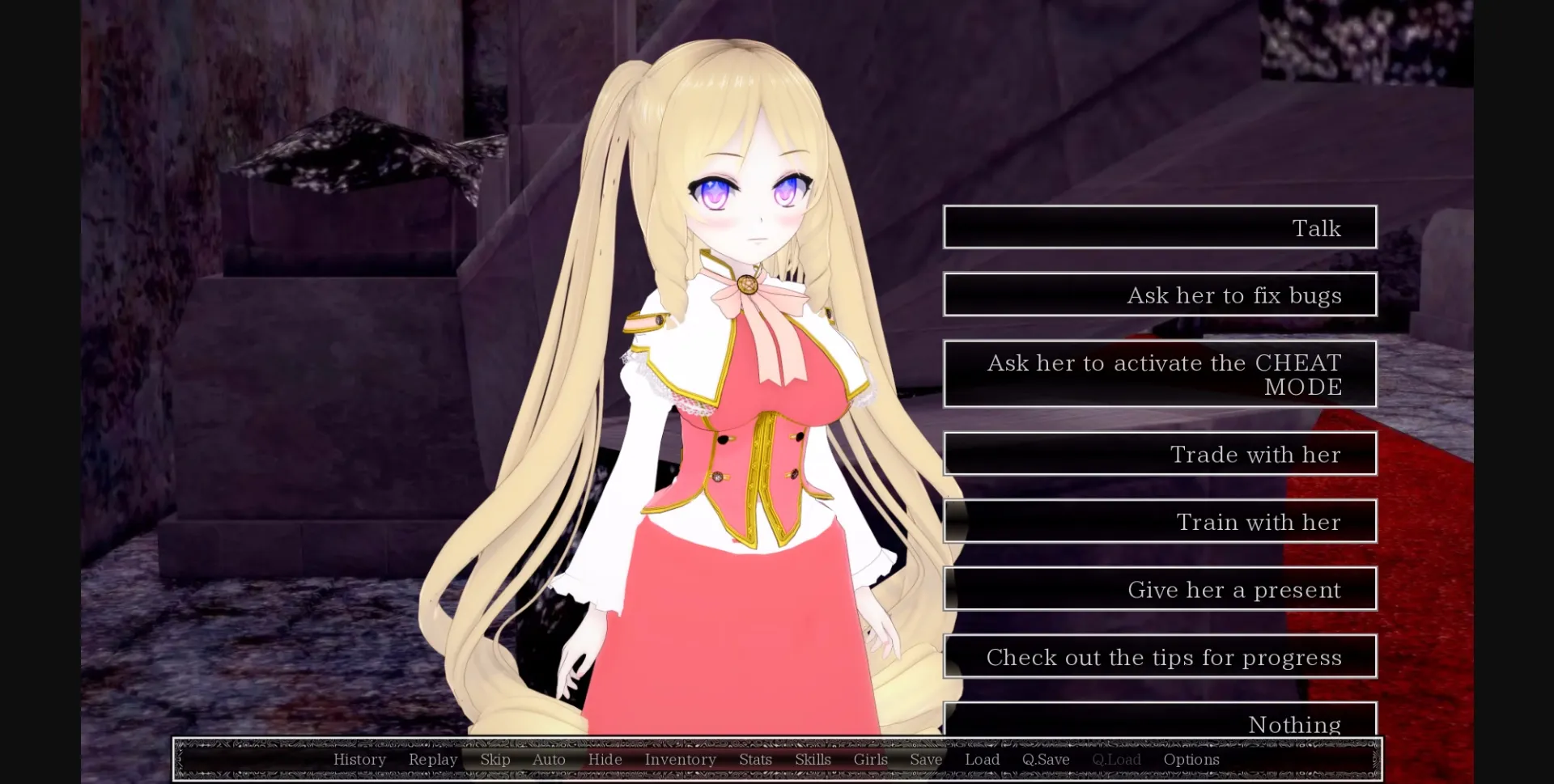Image resolution: width=1554 pixels, height=784 pixels.
Task: Choose the Talk option
Action: (x=1160, y=227)
